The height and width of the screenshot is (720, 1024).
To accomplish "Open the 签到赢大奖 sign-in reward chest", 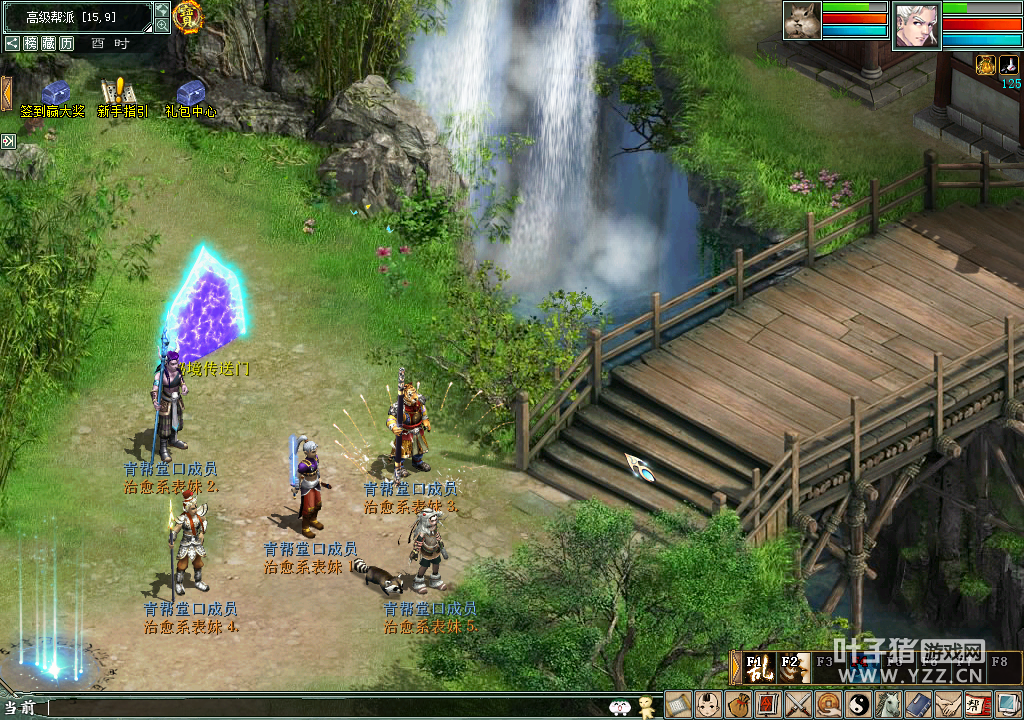I will point(53,93).
